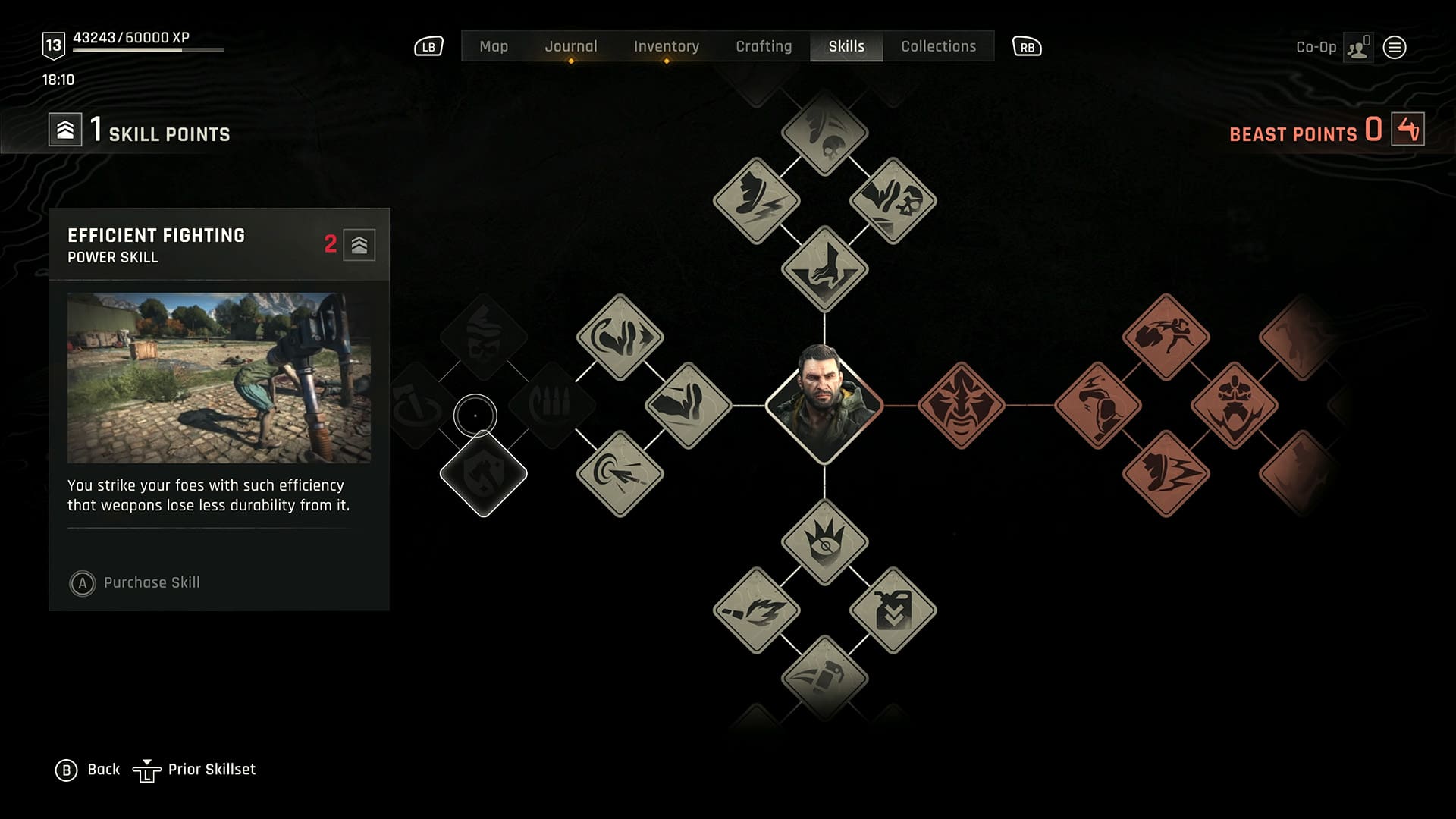The height and width of the screenshot is (819, 1456).
Task: Select the running figure beast skill
Action: point(1166,337)
